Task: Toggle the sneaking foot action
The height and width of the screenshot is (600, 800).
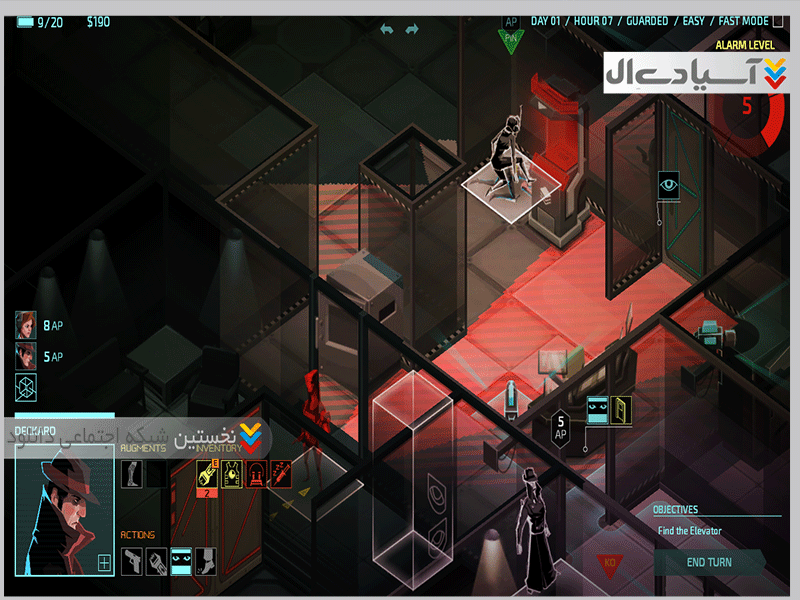Action: pyautogui.click(x=205, y=561)
